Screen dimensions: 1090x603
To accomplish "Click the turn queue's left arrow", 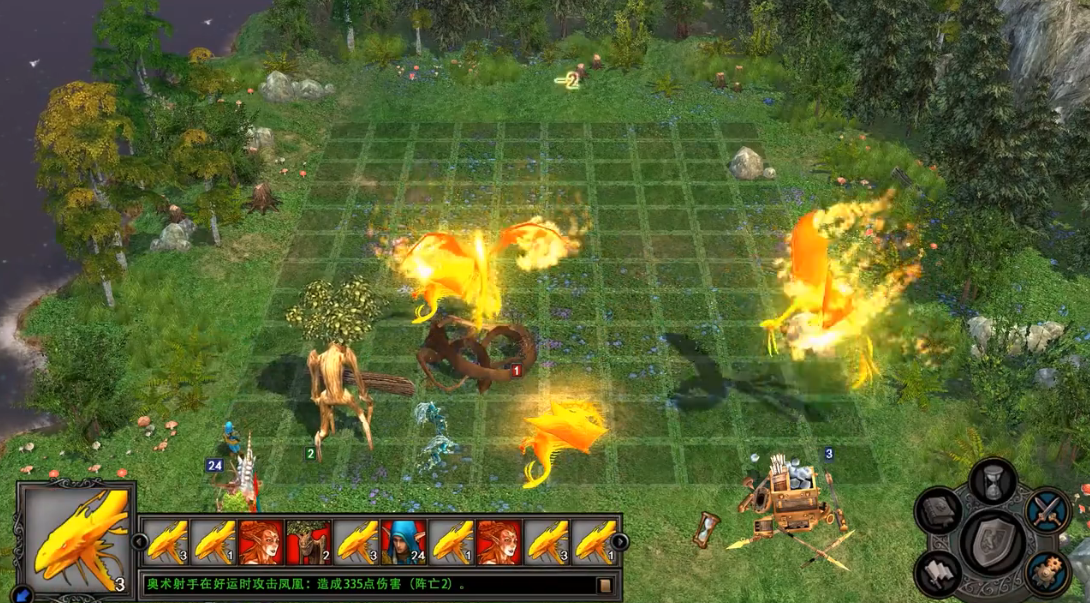I will [x=140, y=542].
